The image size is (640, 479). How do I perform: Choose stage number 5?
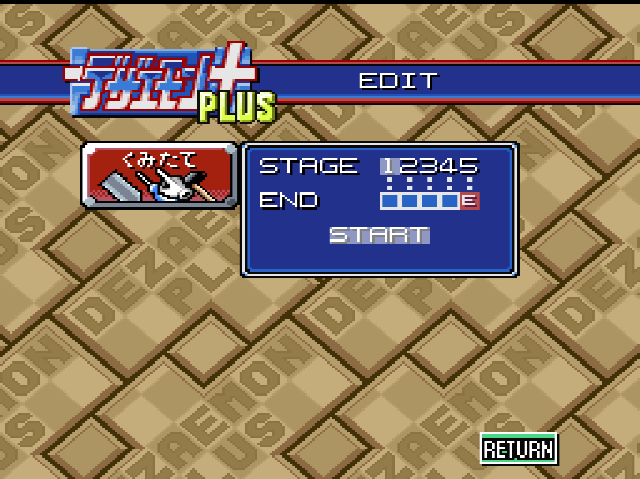click(470, 166)
